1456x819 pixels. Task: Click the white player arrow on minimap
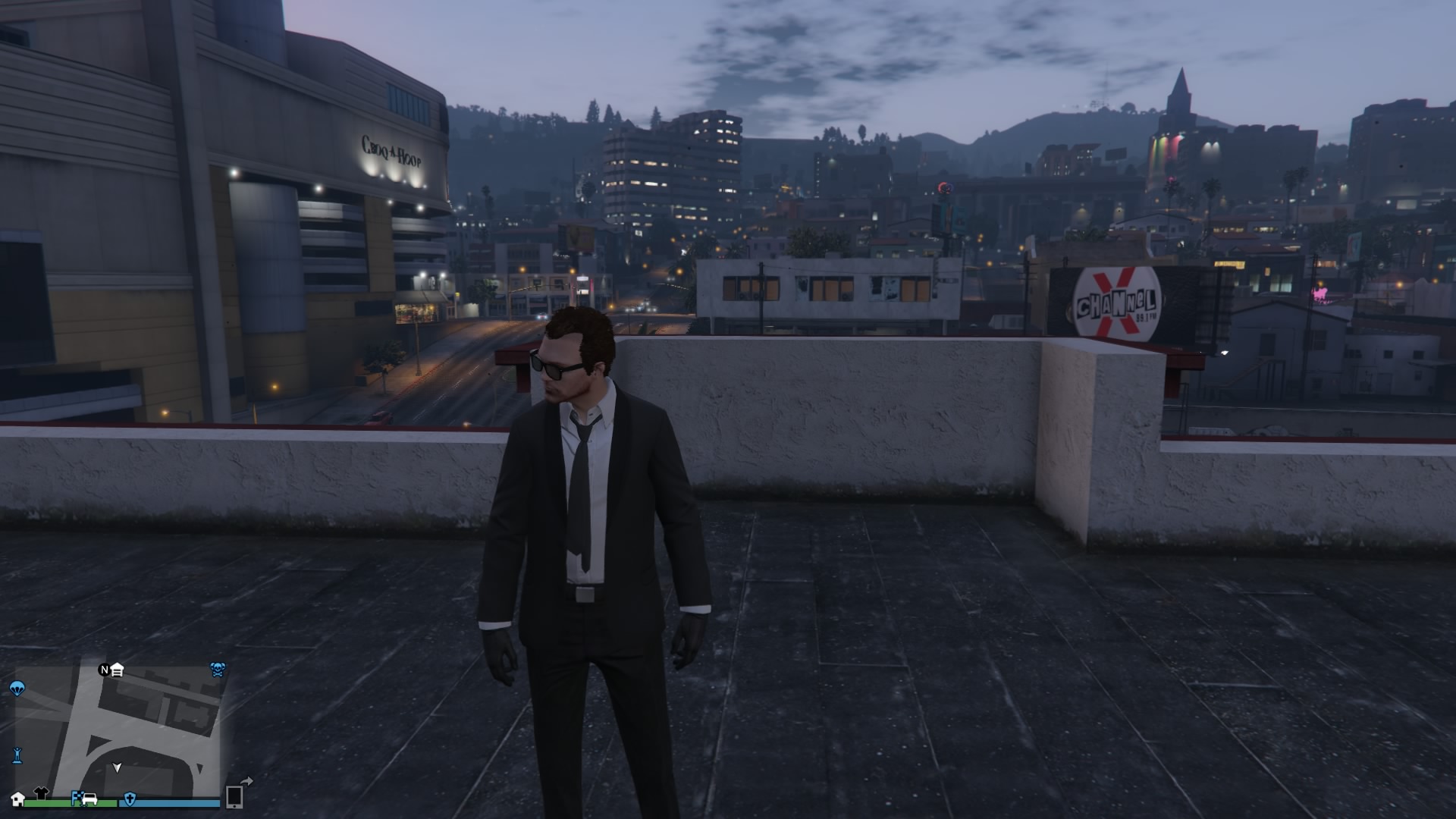117,767
